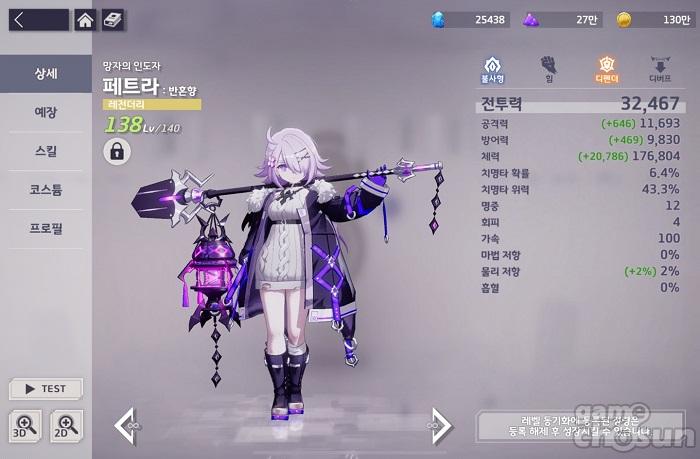Image resolution: width=700 pixels, height=459 pixels.
Task: Tap the 힘 attribute icon
Action: click(x=548, y=68)
